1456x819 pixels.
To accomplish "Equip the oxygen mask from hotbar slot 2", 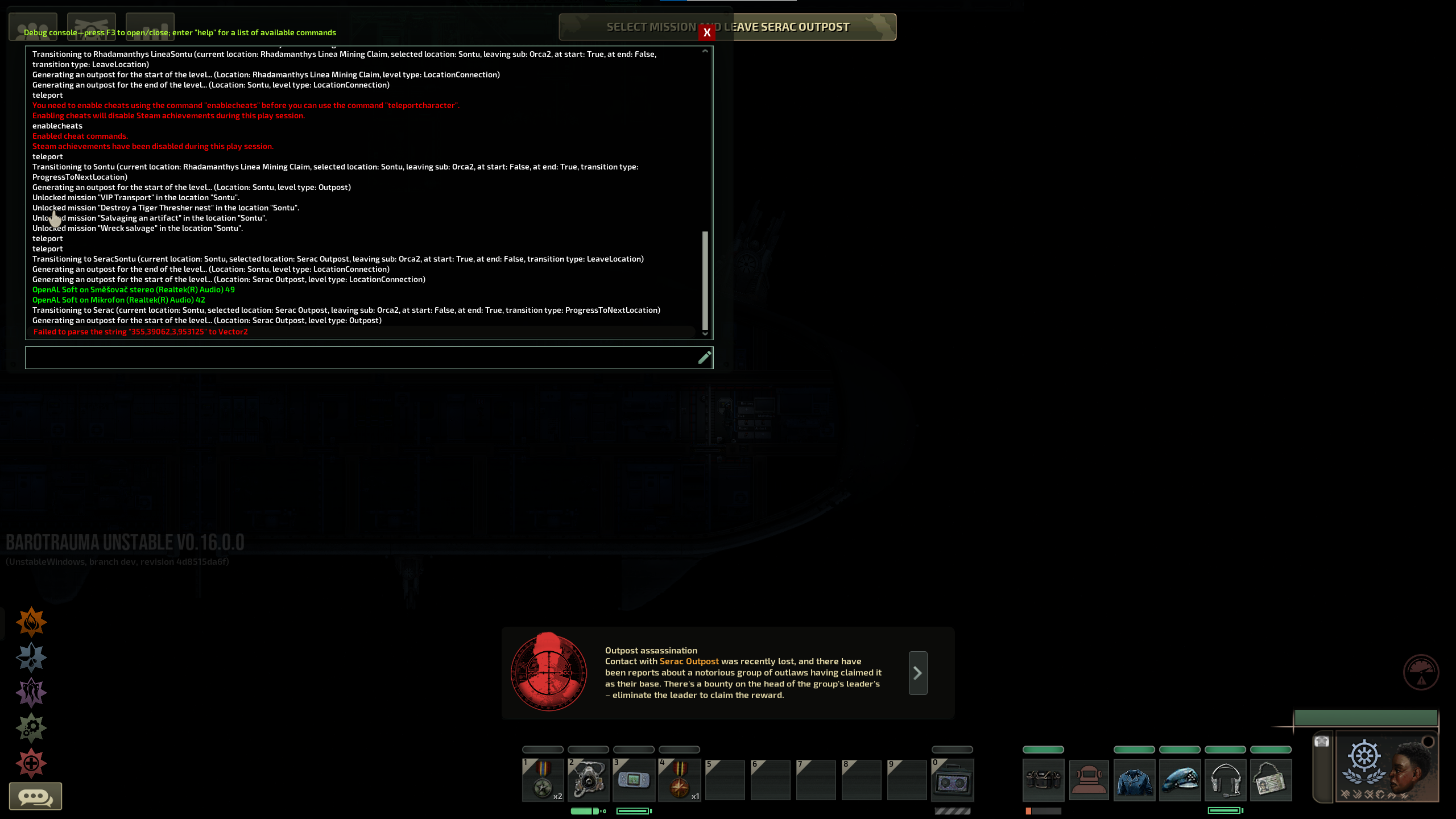I will point(588,780).
